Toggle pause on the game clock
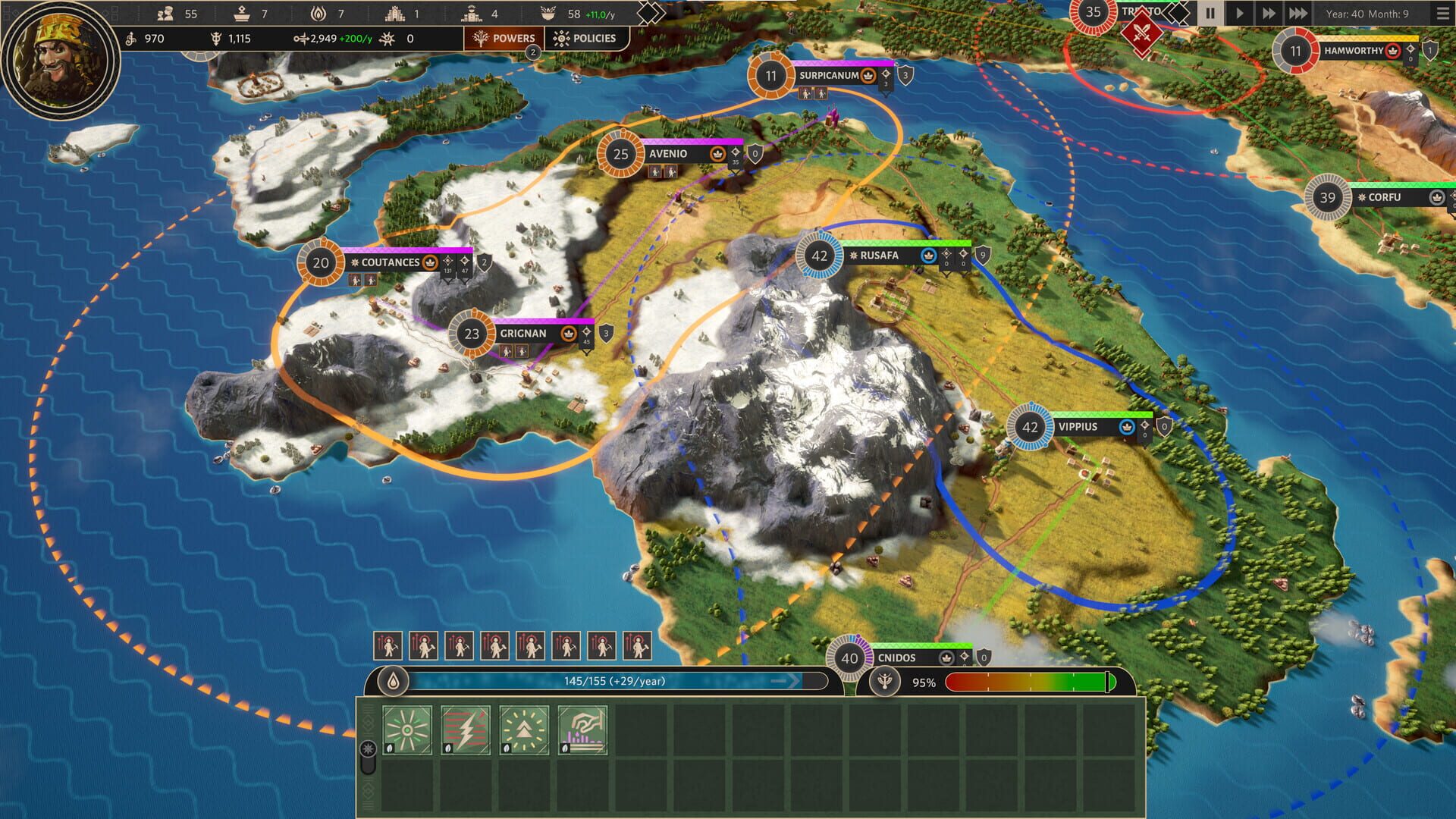 [x=1211, y=12]
